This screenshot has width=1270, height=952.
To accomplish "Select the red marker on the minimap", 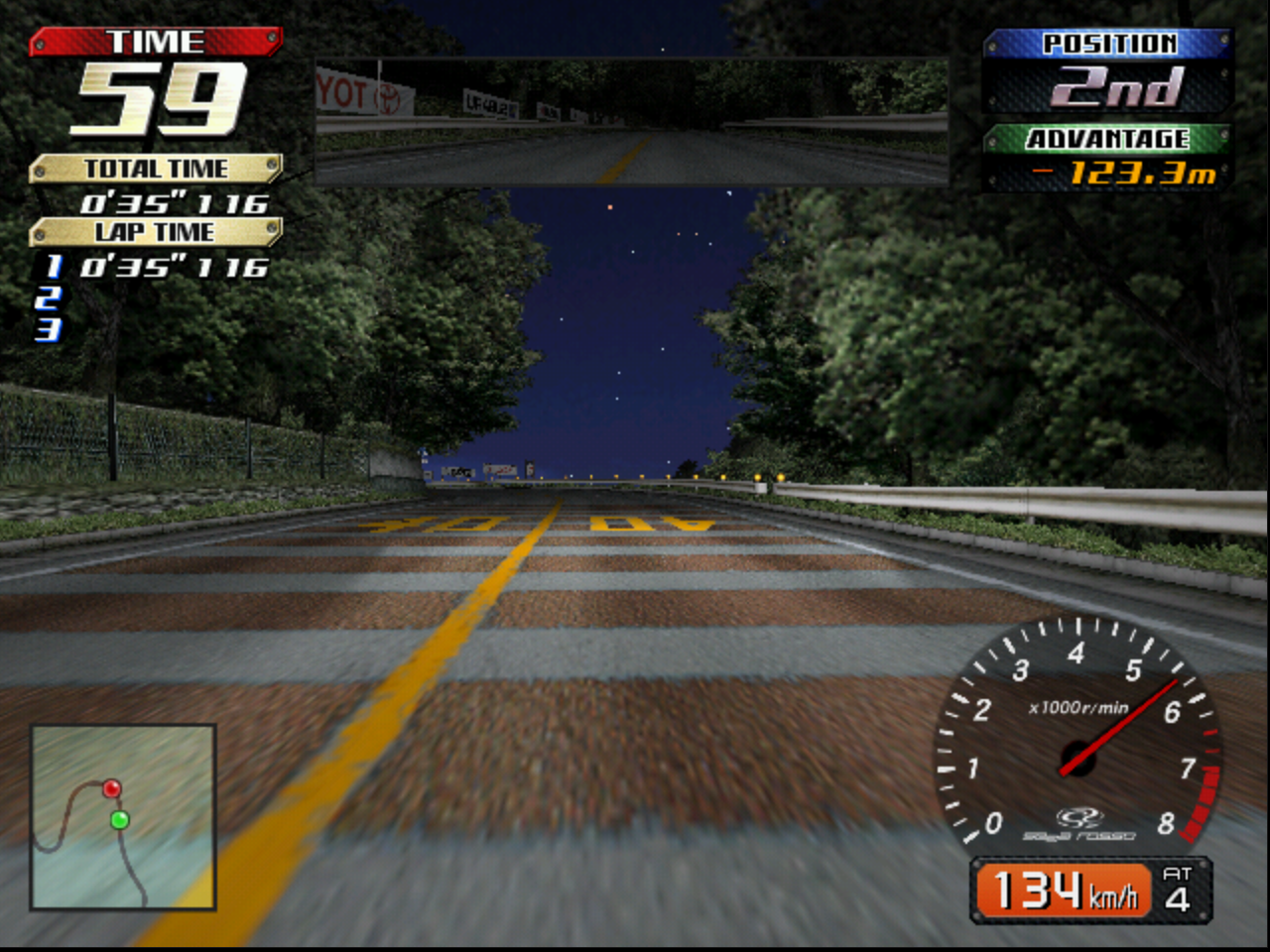I will [112, 788].
